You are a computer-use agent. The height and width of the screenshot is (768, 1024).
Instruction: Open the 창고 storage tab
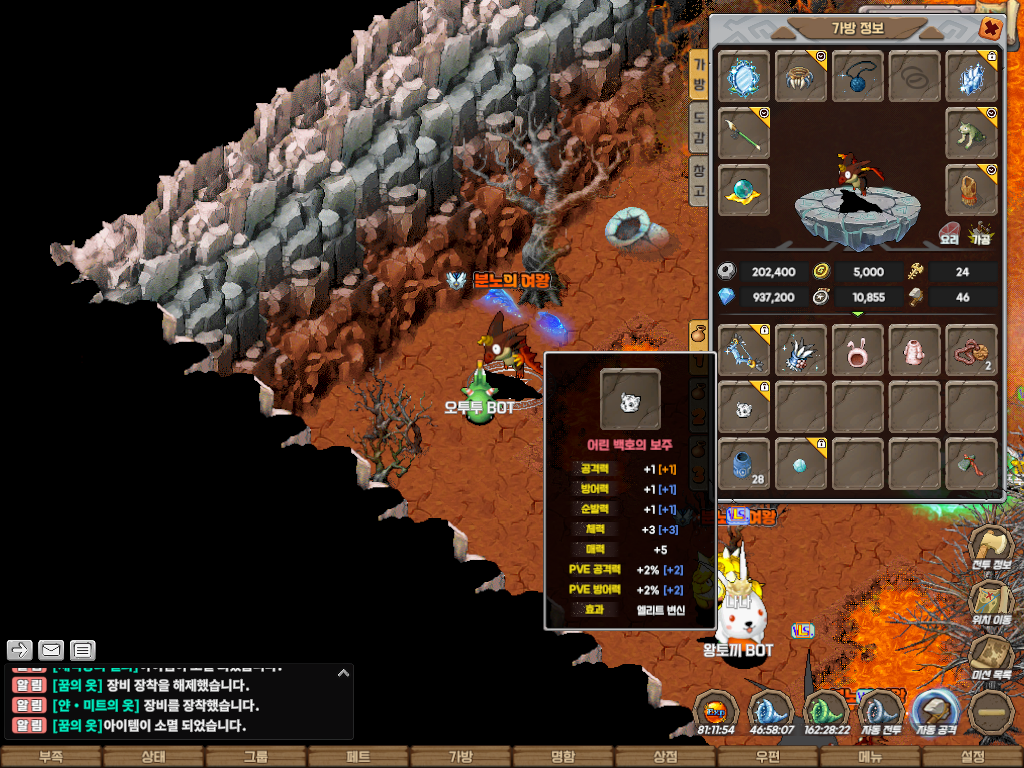coord(700,181)
